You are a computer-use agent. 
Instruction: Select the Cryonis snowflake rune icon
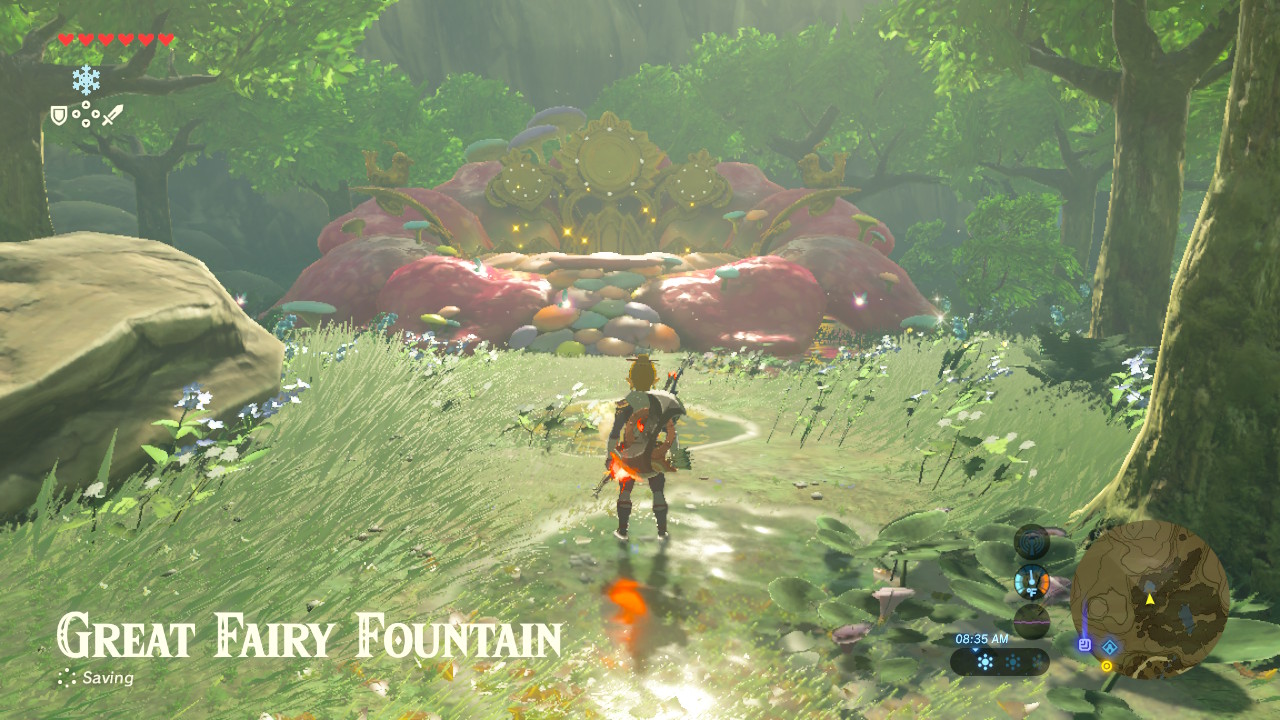(86, 79)
